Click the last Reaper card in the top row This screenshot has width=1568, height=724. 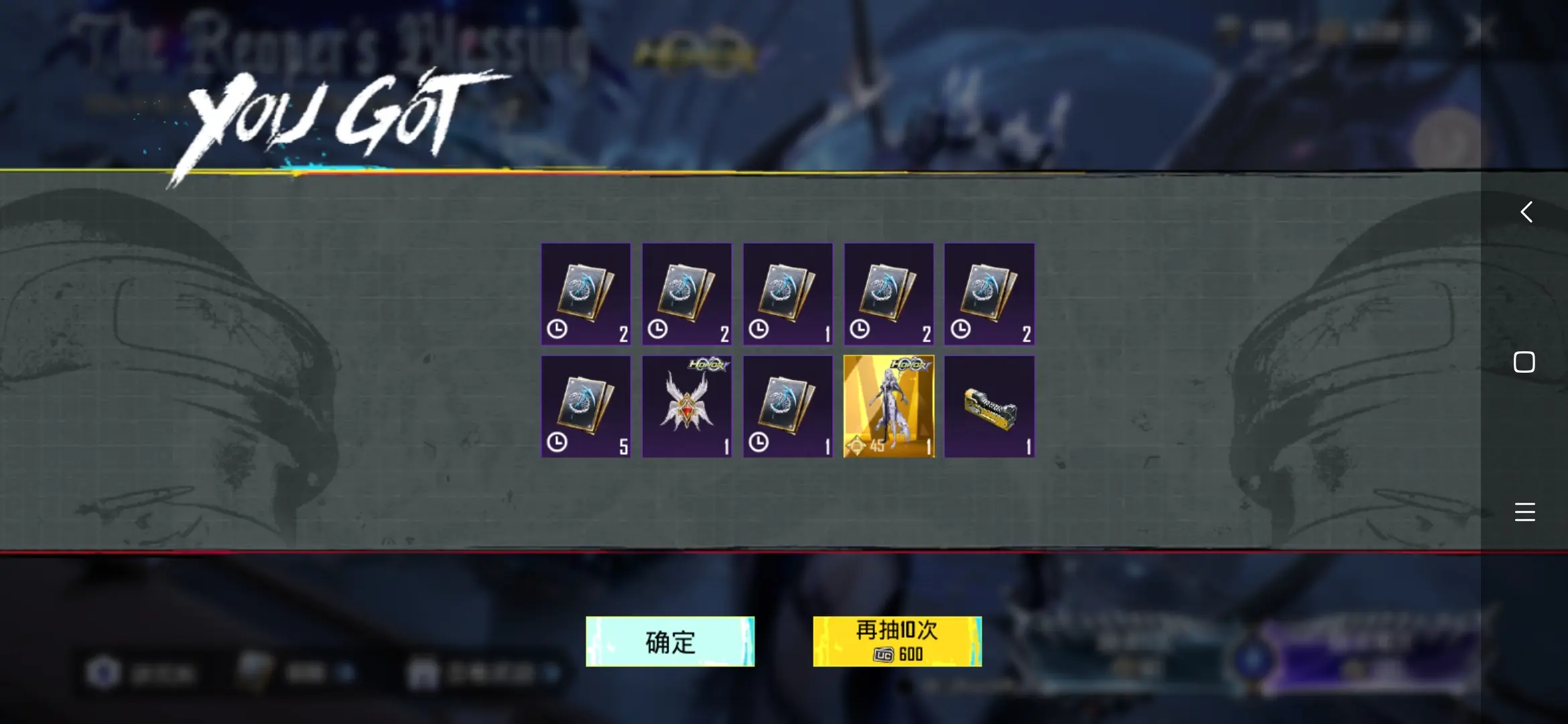(x=989, y=295)
